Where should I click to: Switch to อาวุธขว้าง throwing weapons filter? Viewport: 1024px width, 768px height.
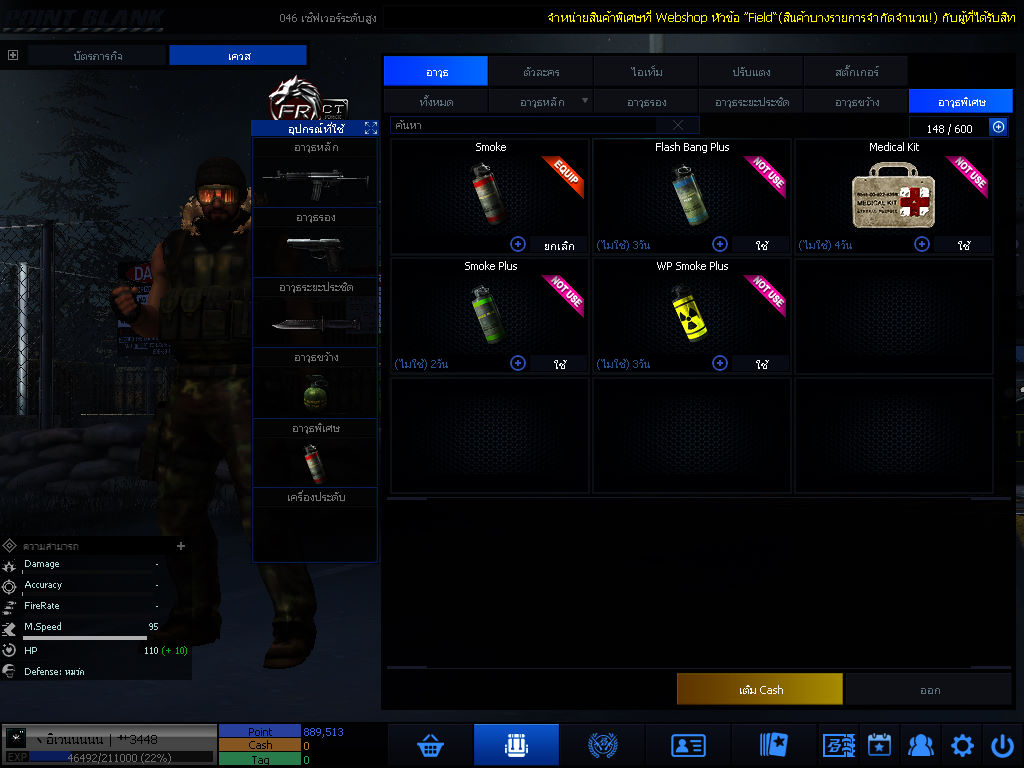coord(856,102)
